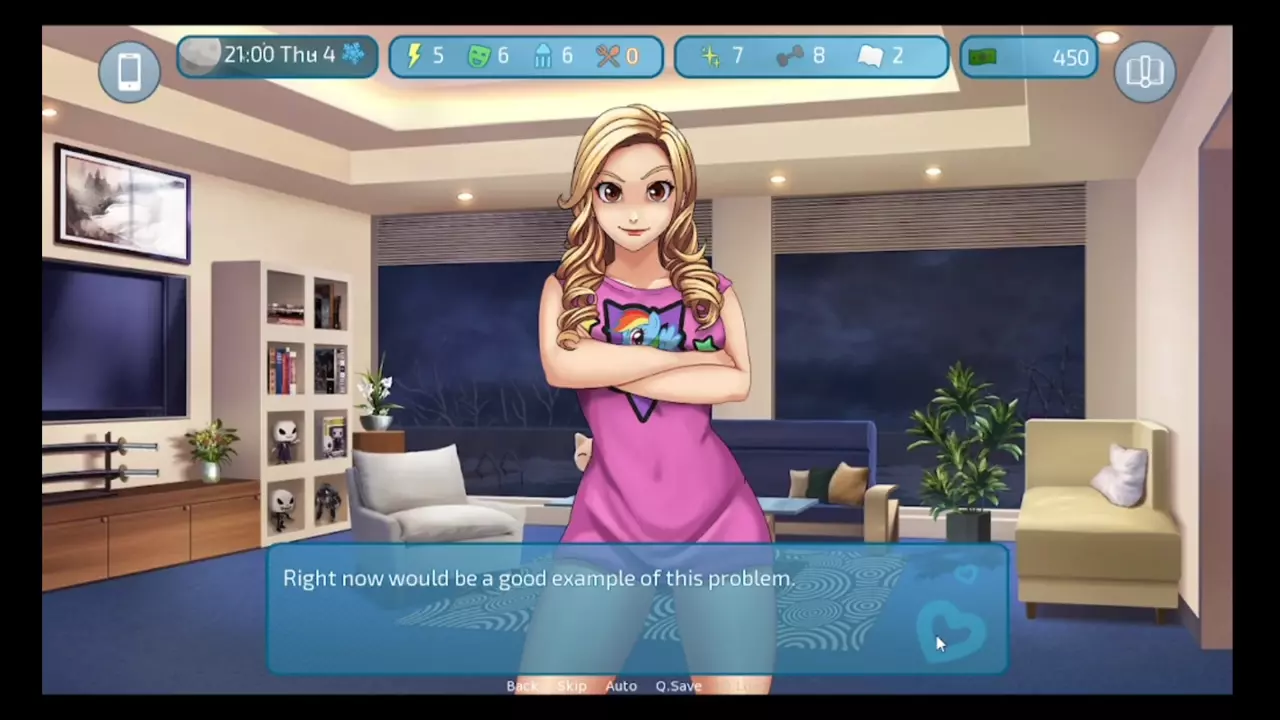This screenshot has height=720, width=1280.
Task: Enable Auto dialogue advance
Action: click(621, 686)
